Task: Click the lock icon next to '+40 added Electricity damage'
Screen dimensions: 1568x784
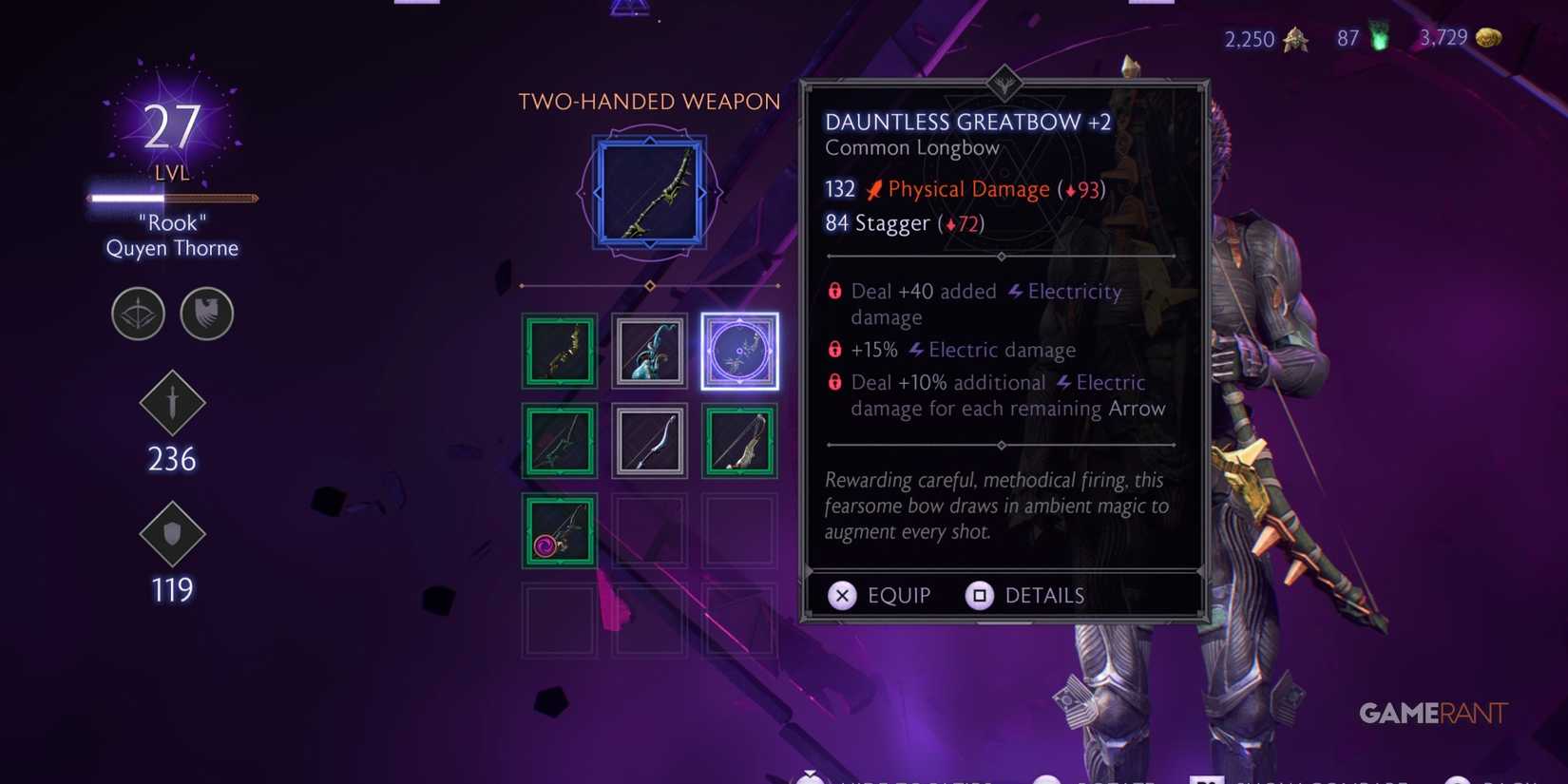Action: point(834,292)
